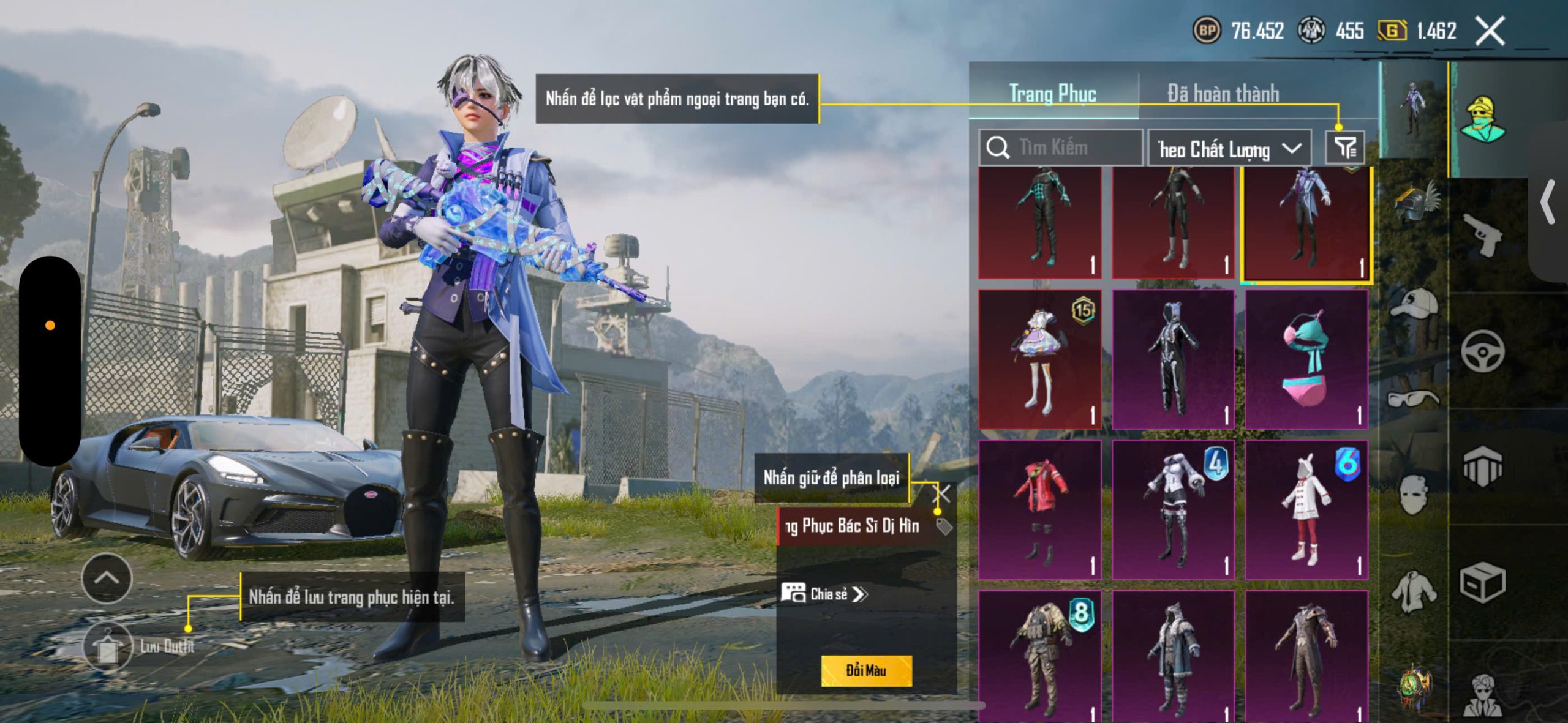The width and height of the screenshot is (1568, 723).
Task: Select the Trang Phục tab
Action: 1052,94
